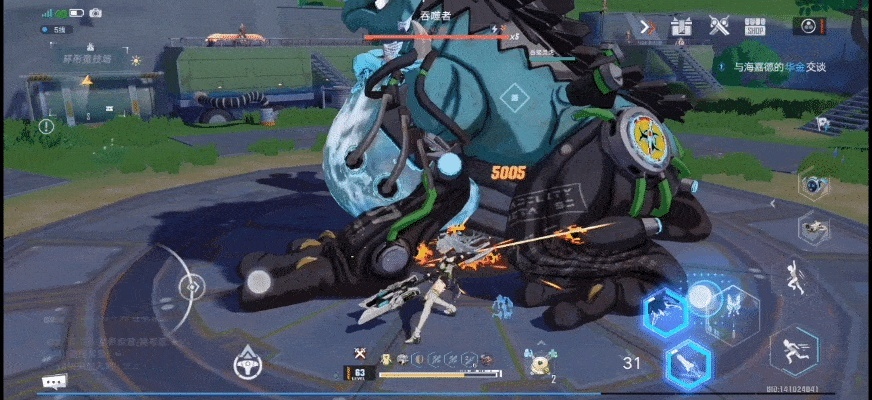Click the exclamation mark alert icon
This screenshot has width=872, height=400.
click(x=46, y=127)
